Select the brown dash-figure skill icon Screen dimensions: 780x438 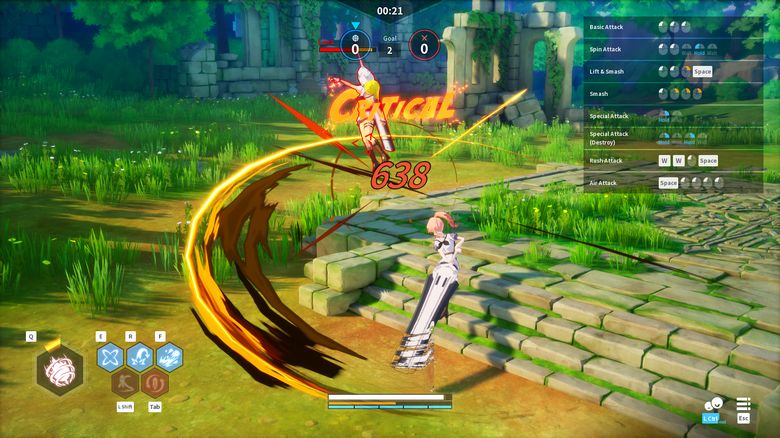[x=125, y=383]
